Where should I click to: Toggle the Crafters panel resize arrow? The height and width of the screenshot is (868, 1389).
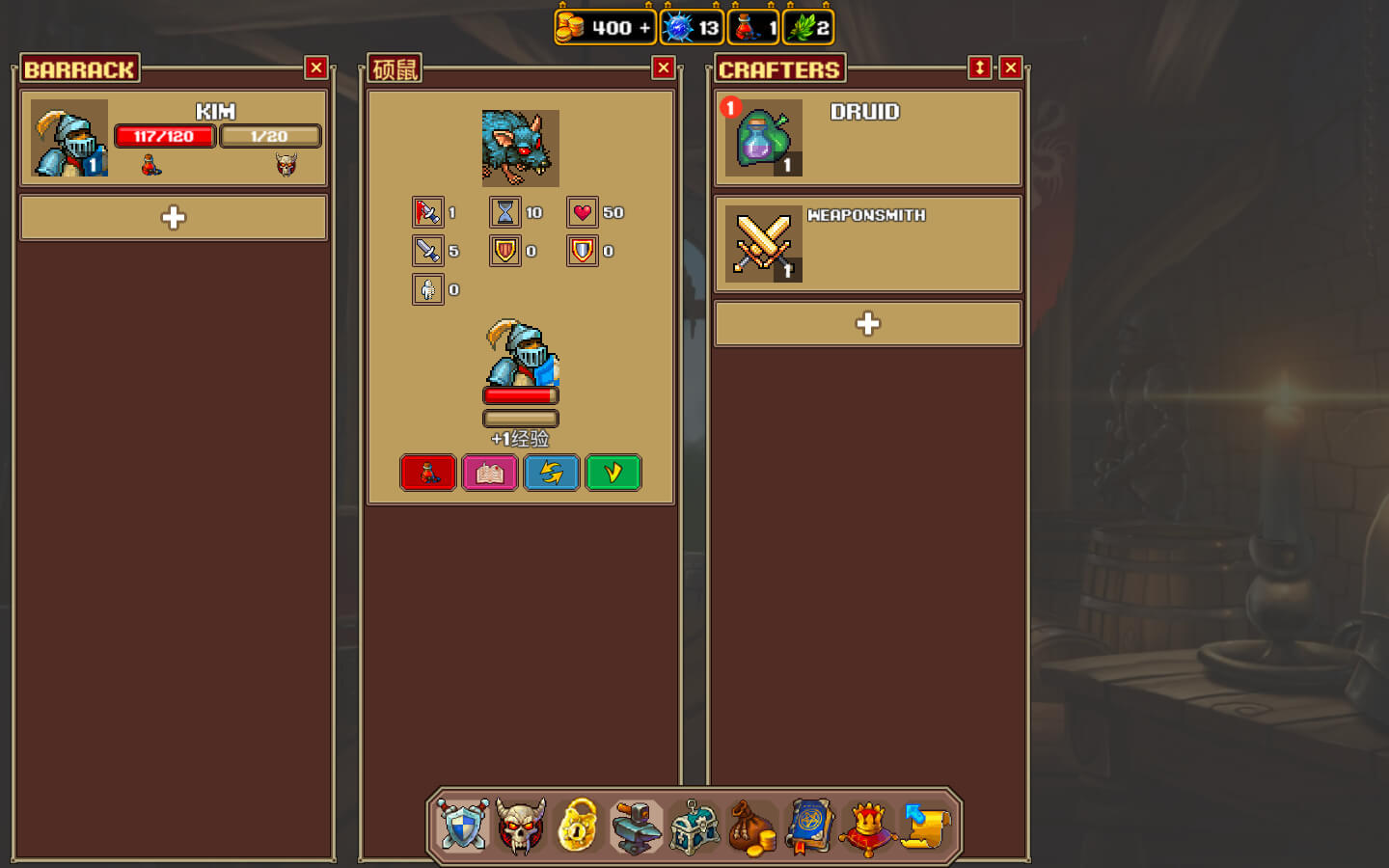pyautogui.click(x=979, y=68)
